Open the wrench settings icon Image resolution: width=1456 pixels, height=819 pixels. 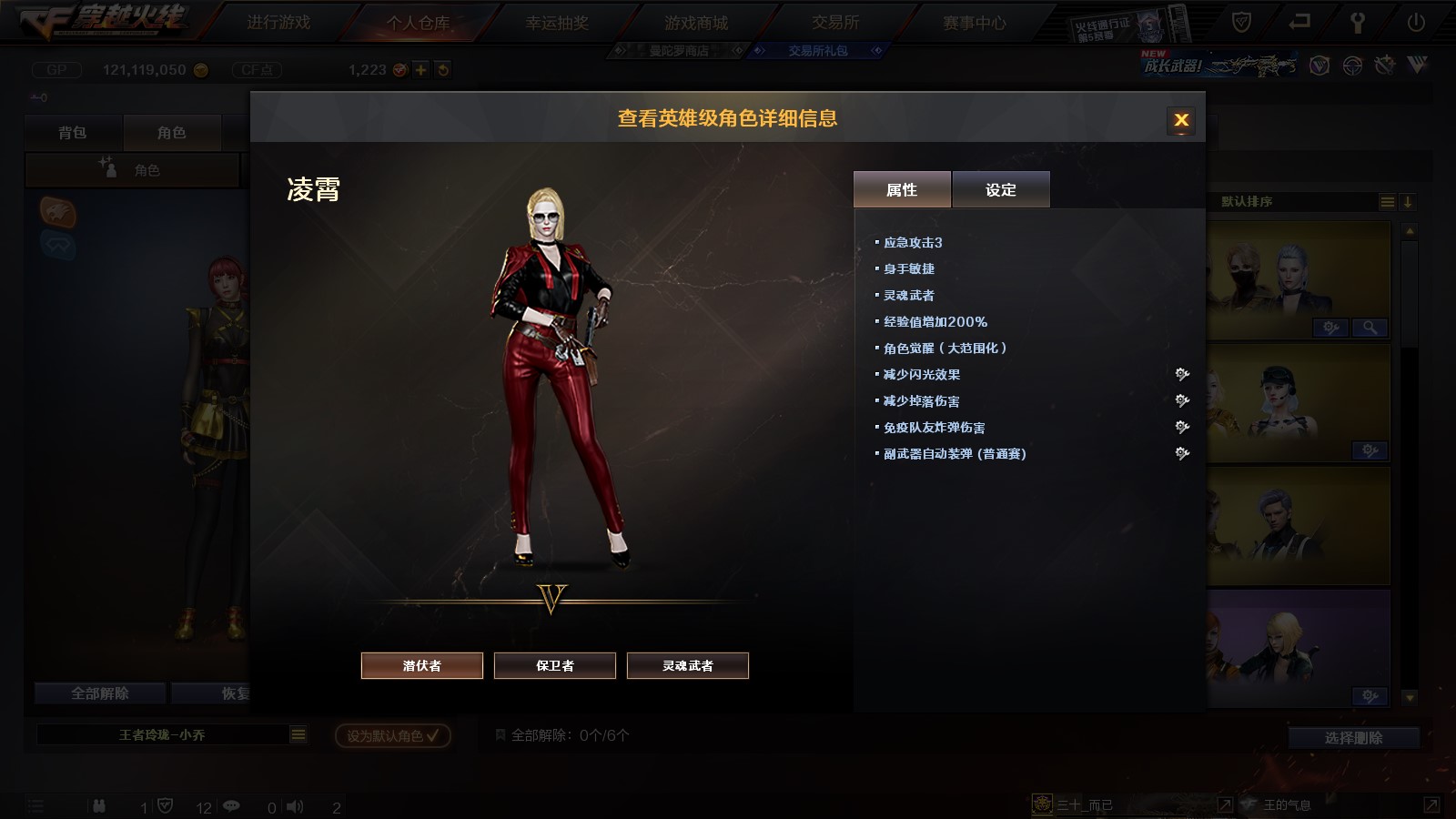(x=1357, y=23)
